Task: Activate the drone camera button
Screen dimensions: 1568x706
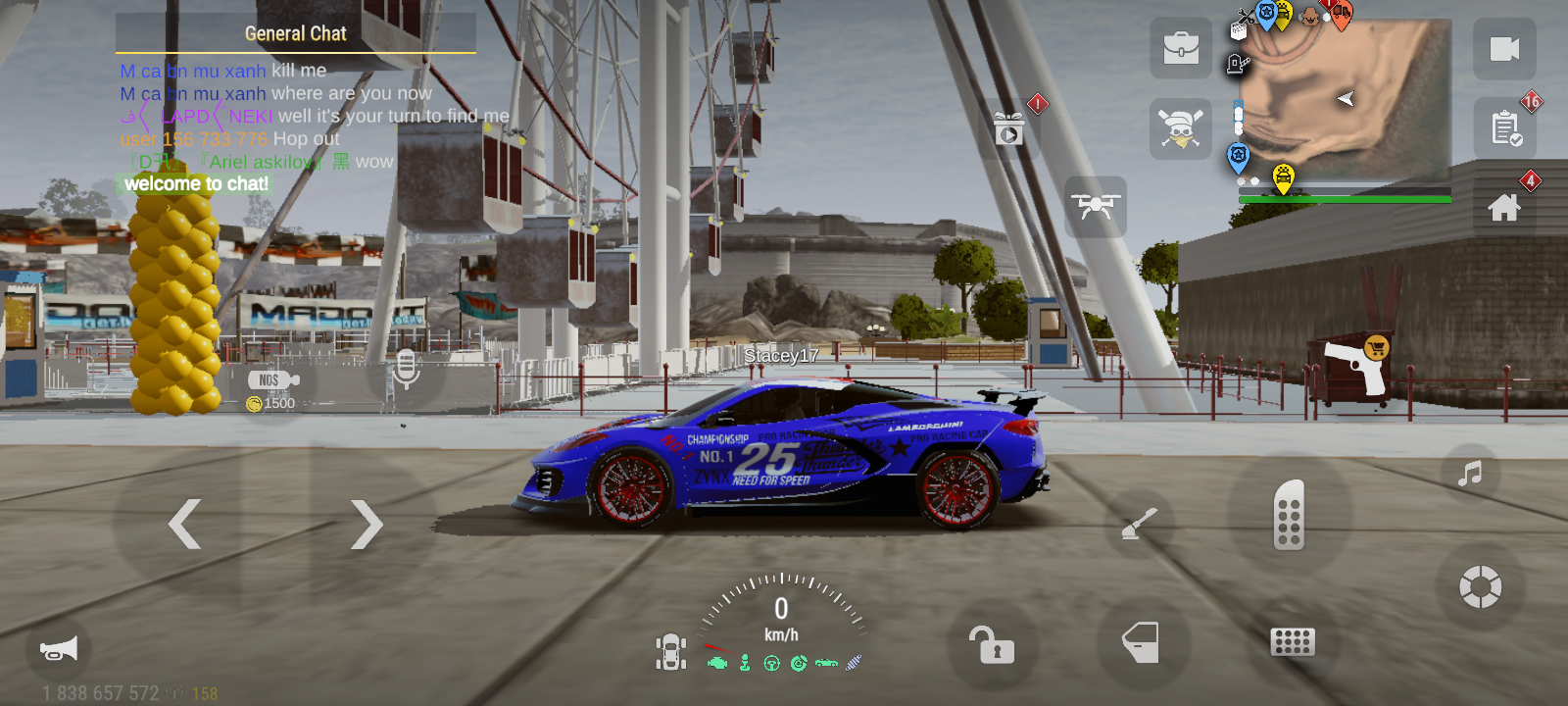Action: 1096,207
